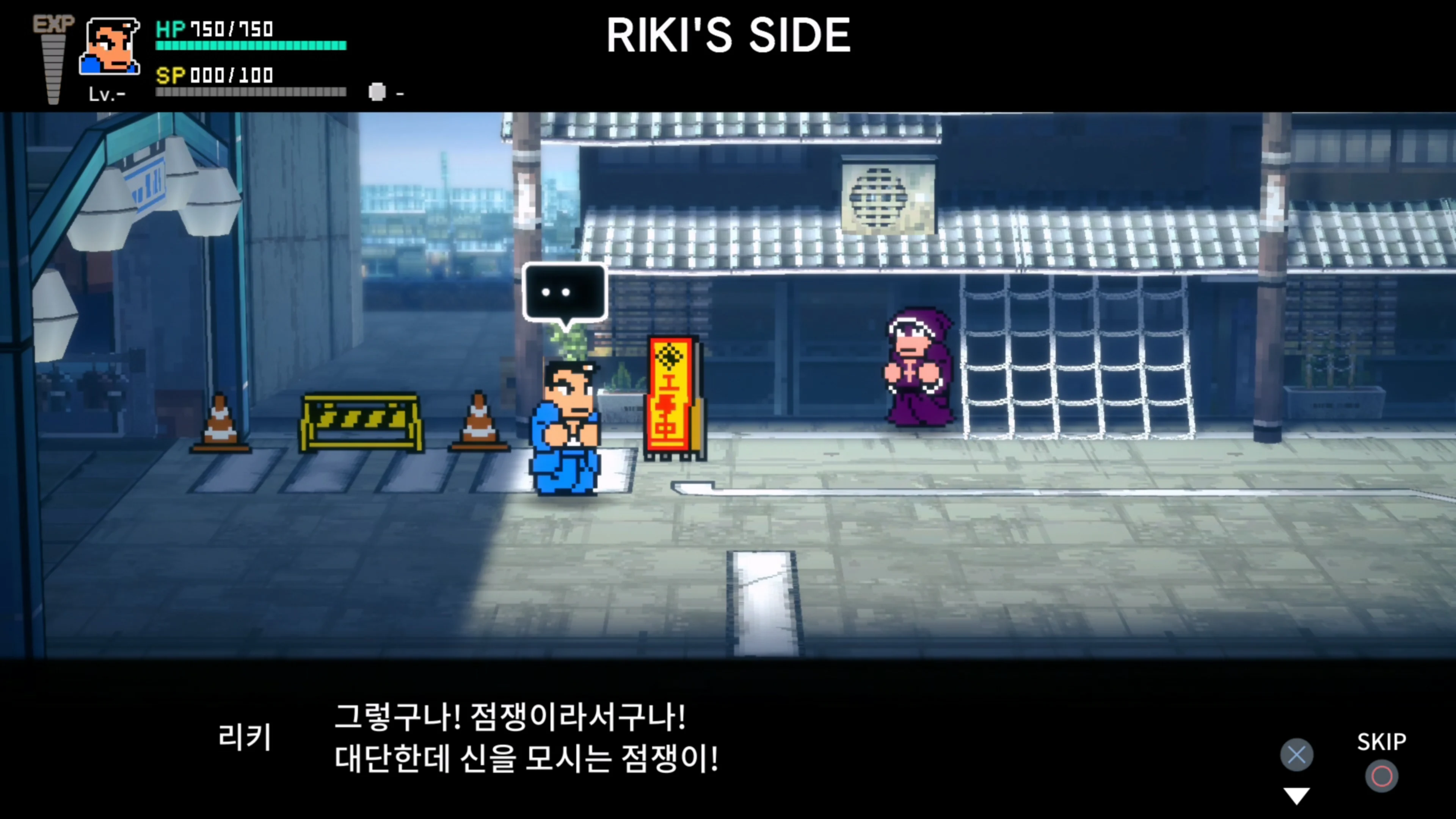Select the RIKI'S SIDE title banner
The image size is (1456, 819).
point(728,35)
